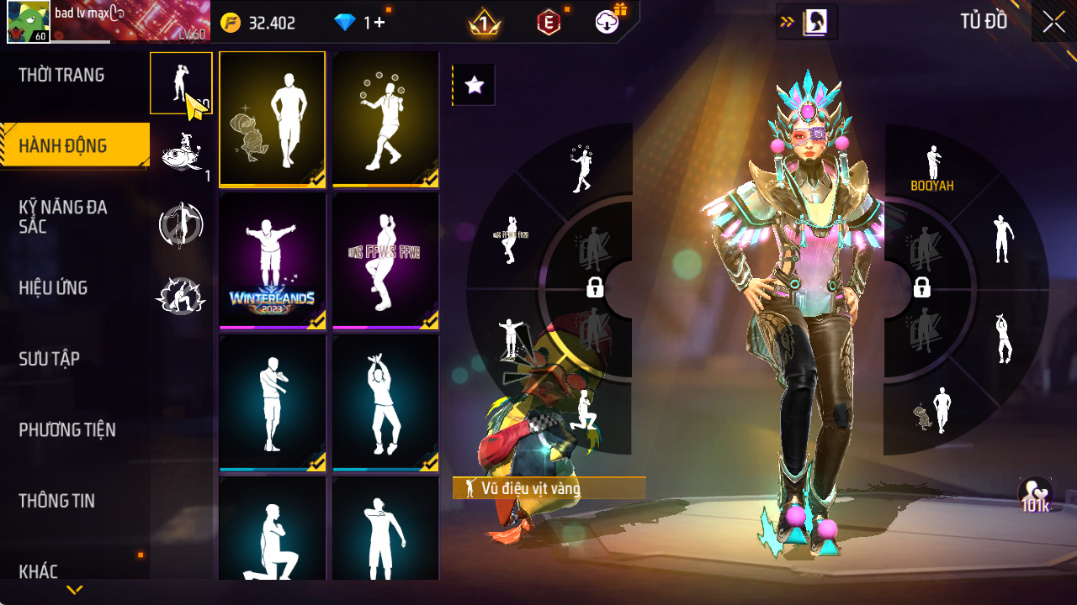1077x605 pixels.
Task: Choose the juggling emote tile
Action: (386, 118)
